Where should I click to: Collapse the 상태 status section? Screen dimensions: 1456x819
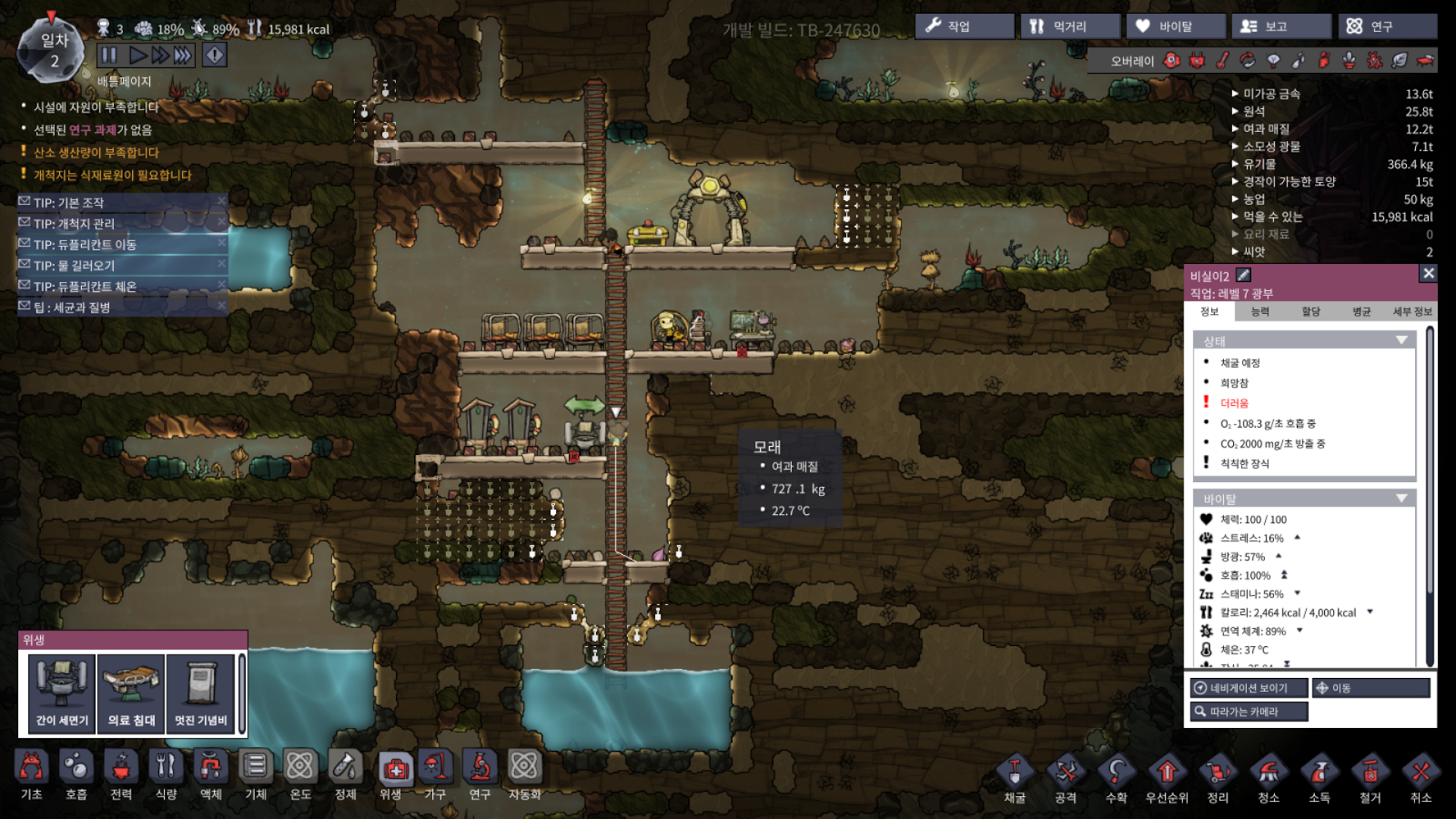[x=1401, y=340]
